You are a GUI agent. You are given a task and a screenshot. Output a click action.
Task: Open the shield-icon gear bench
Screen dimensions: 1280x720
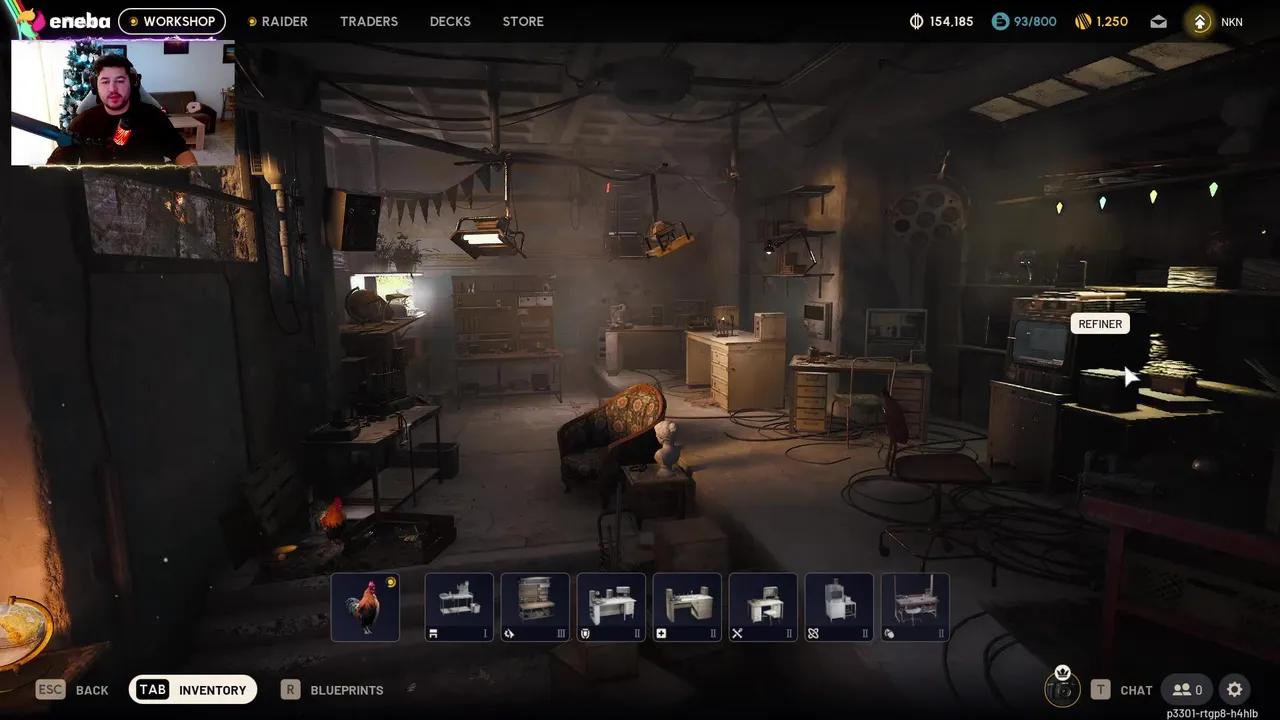611,606
